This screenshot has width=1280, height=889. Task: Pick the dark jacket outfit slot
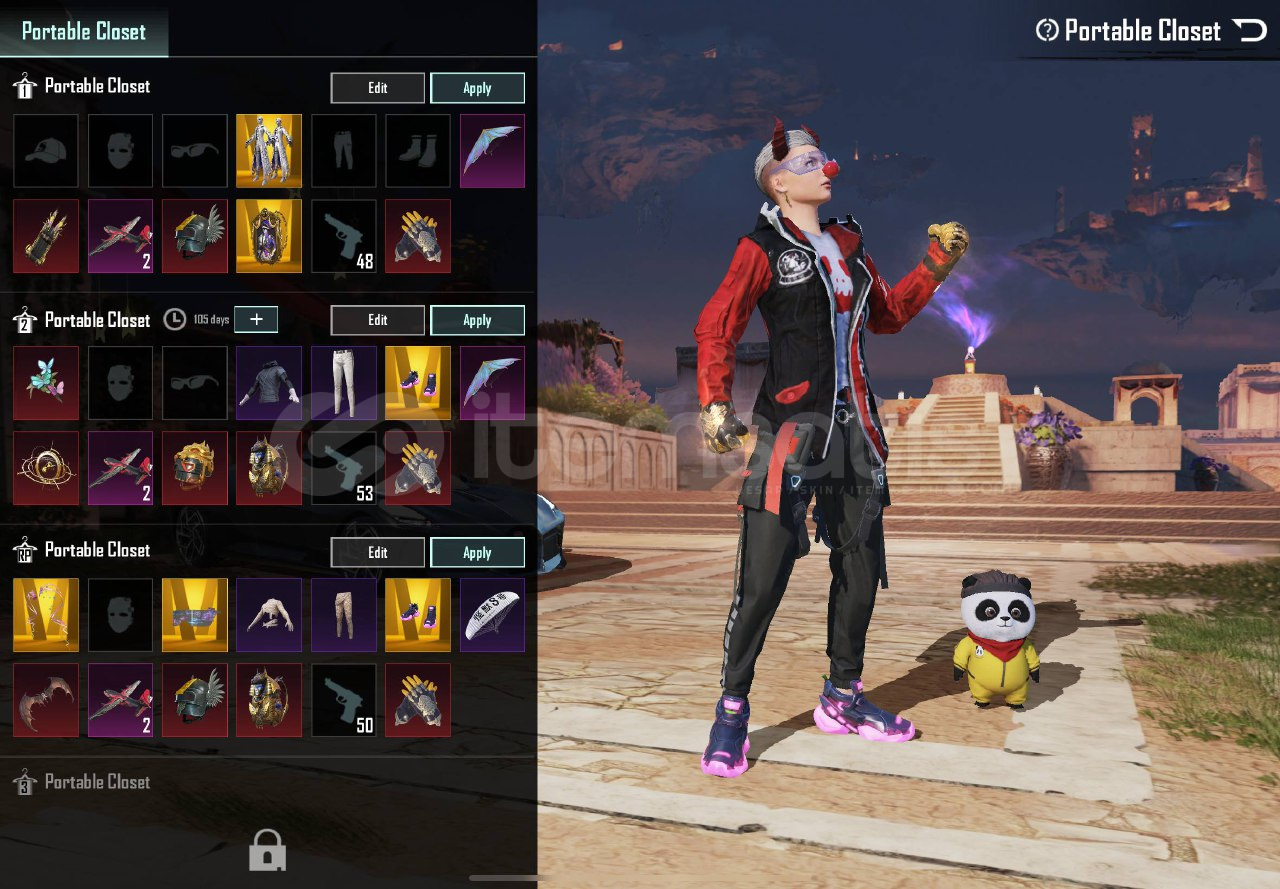269,383
